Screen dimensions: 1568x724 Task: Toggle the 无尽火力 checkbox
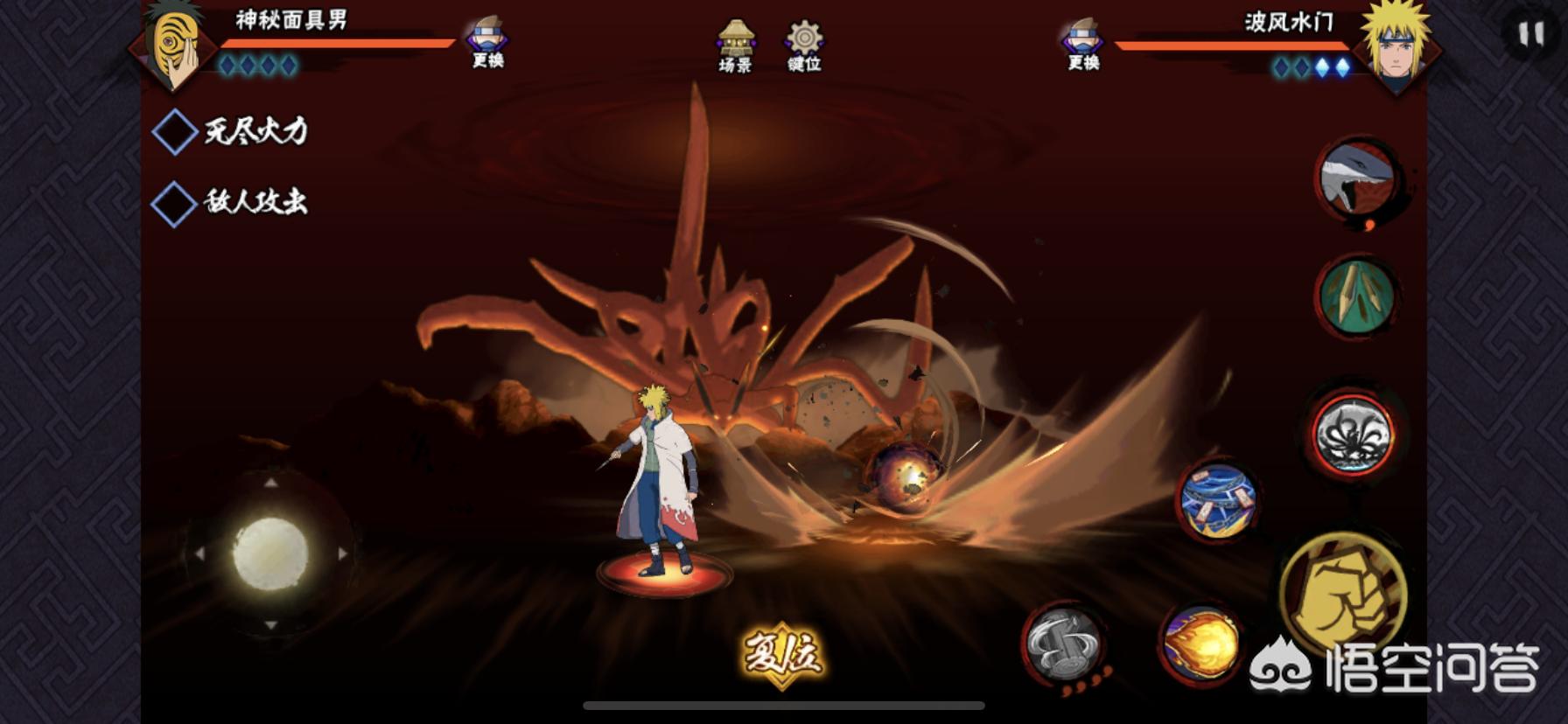point(175,132)
